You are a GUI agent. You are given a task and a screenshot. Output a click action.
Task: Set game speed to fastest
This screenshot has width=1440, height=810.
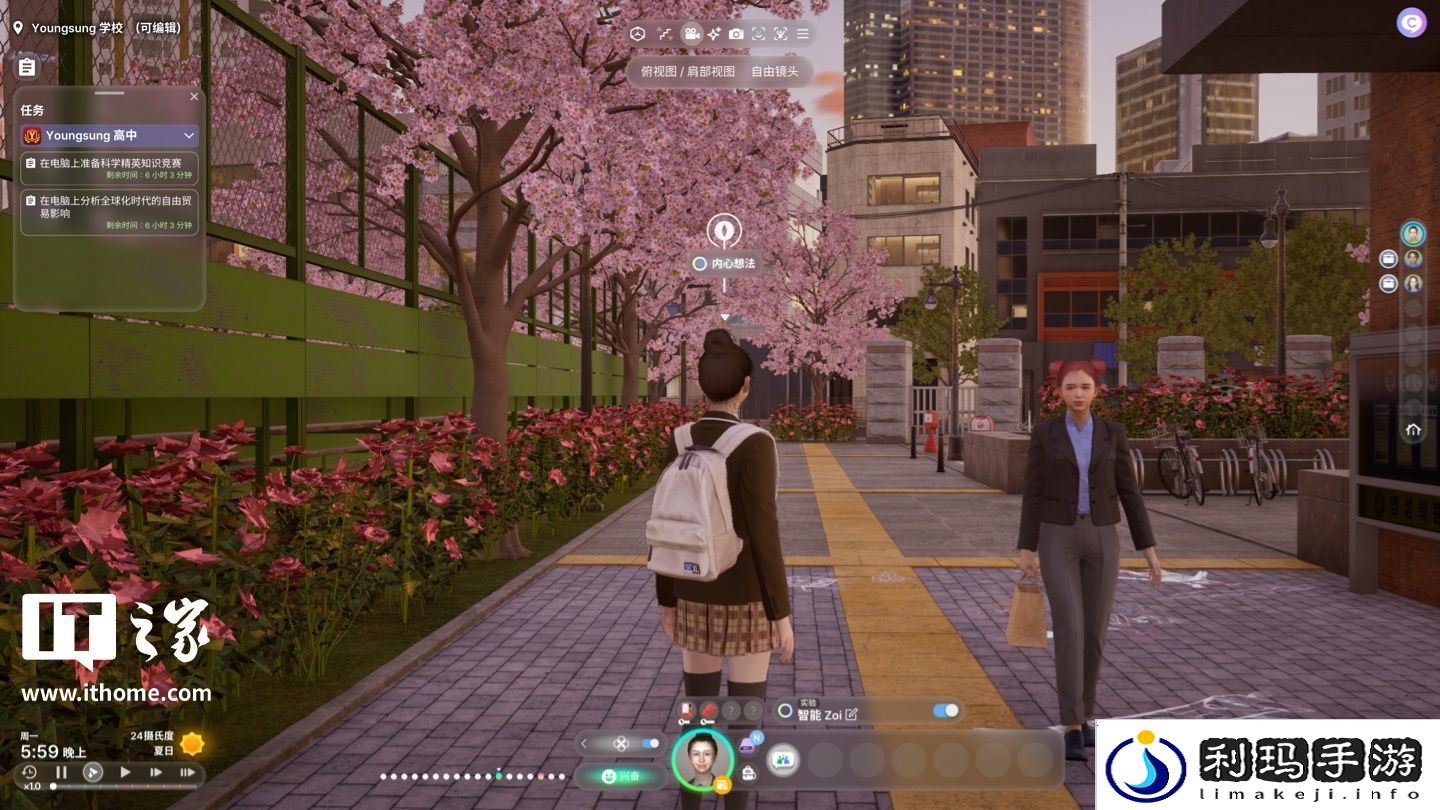pyautogui.click(x=187, y=772)
